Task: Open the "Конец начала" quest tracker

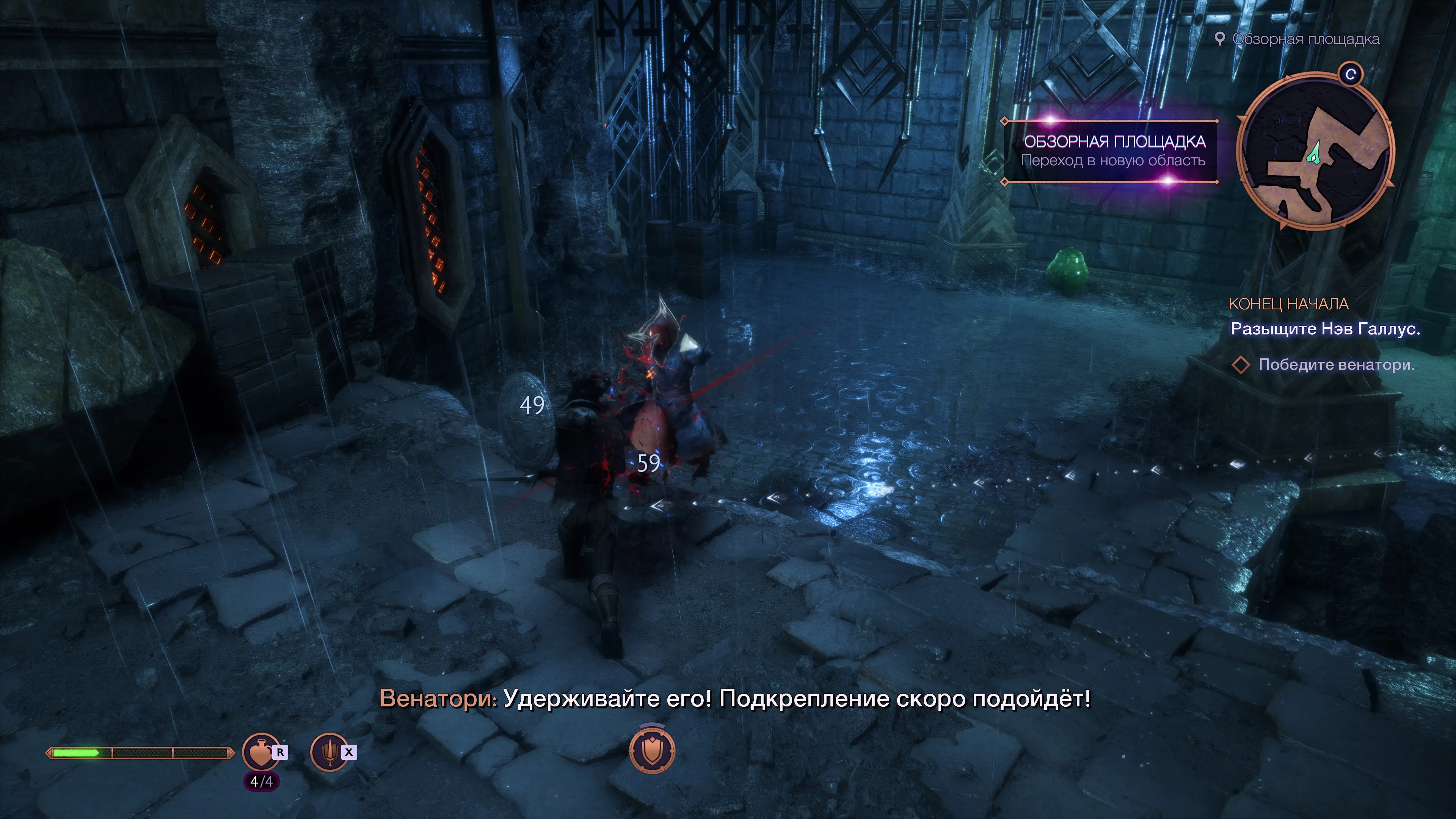Action: coord(1288,304)
